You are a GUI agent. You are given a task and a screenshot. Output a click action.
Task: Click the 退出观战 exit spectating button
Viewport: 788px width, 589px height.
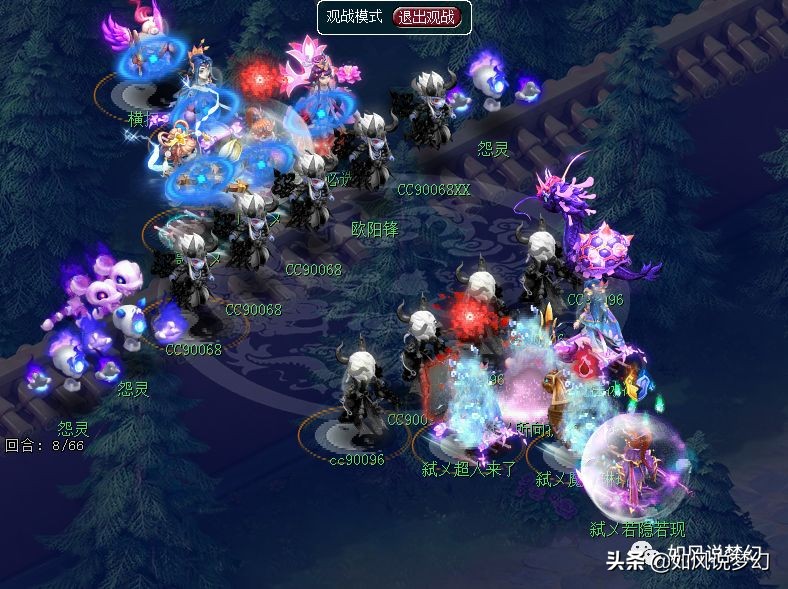point(430,17)
